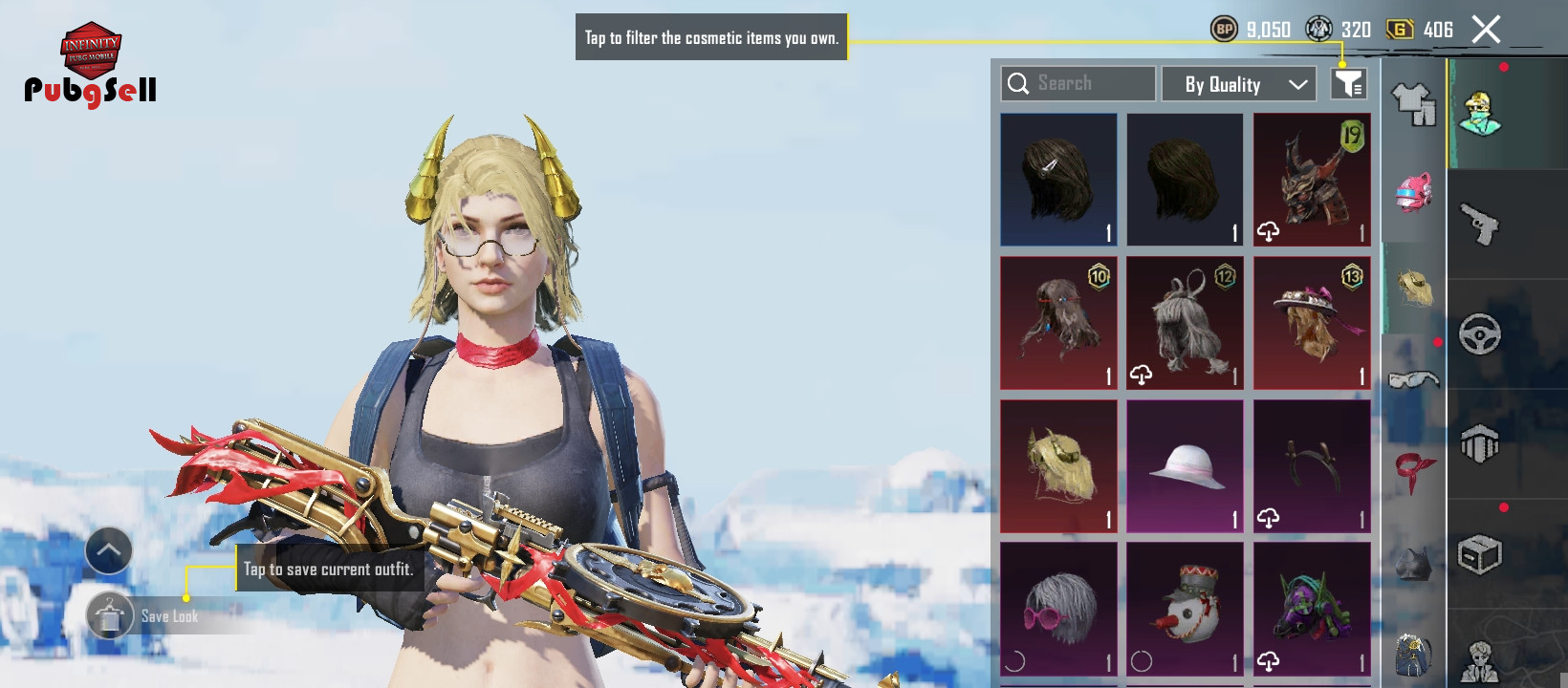Choose the red samurai helmet item
Screen dimensions: 1568x688
coord(1312,180)
